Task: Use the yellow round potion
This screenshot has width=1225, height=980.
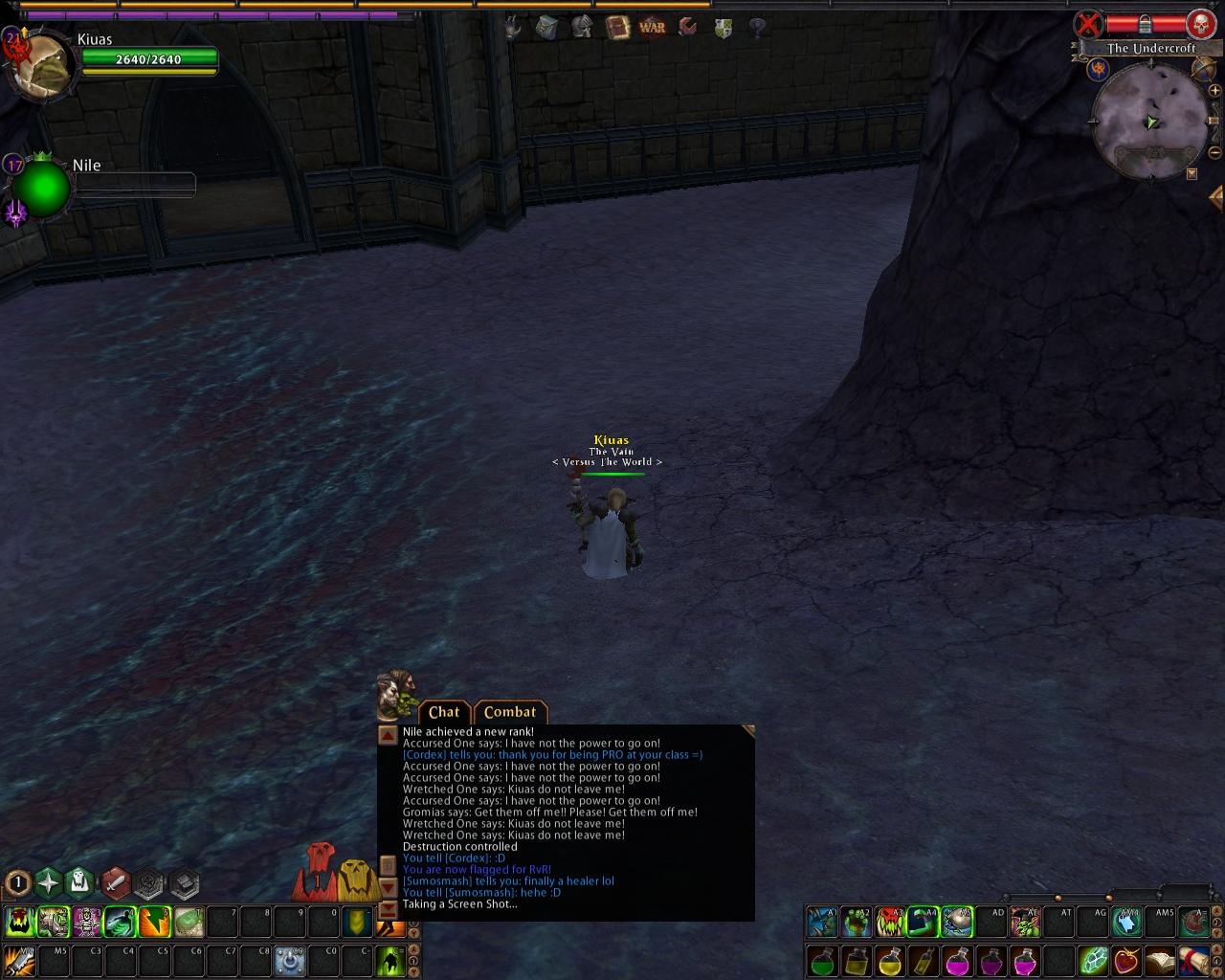Action: [890, 960]
